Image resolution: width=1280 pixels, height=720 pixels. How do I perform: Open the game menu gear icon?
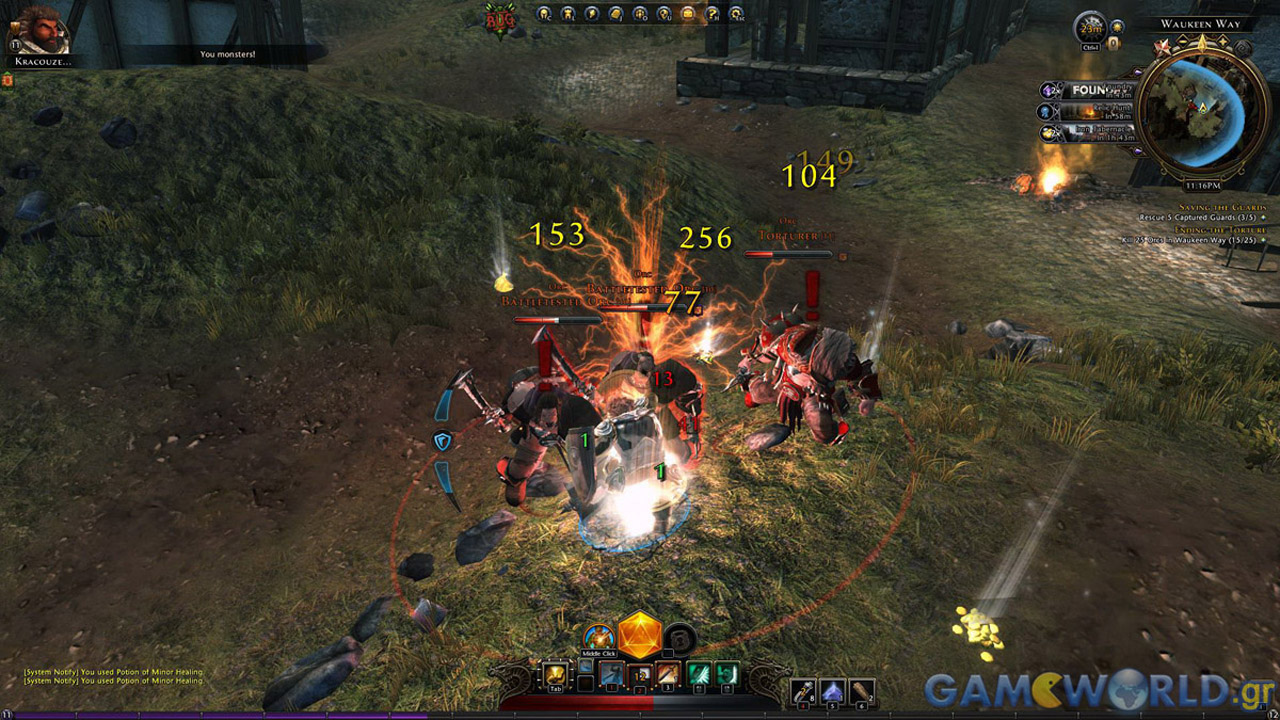point(736,14)
